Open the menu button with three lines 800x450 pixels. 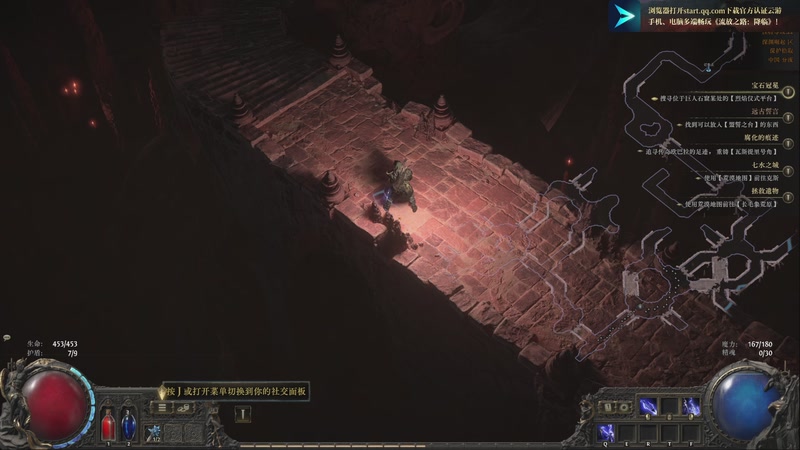162,407
